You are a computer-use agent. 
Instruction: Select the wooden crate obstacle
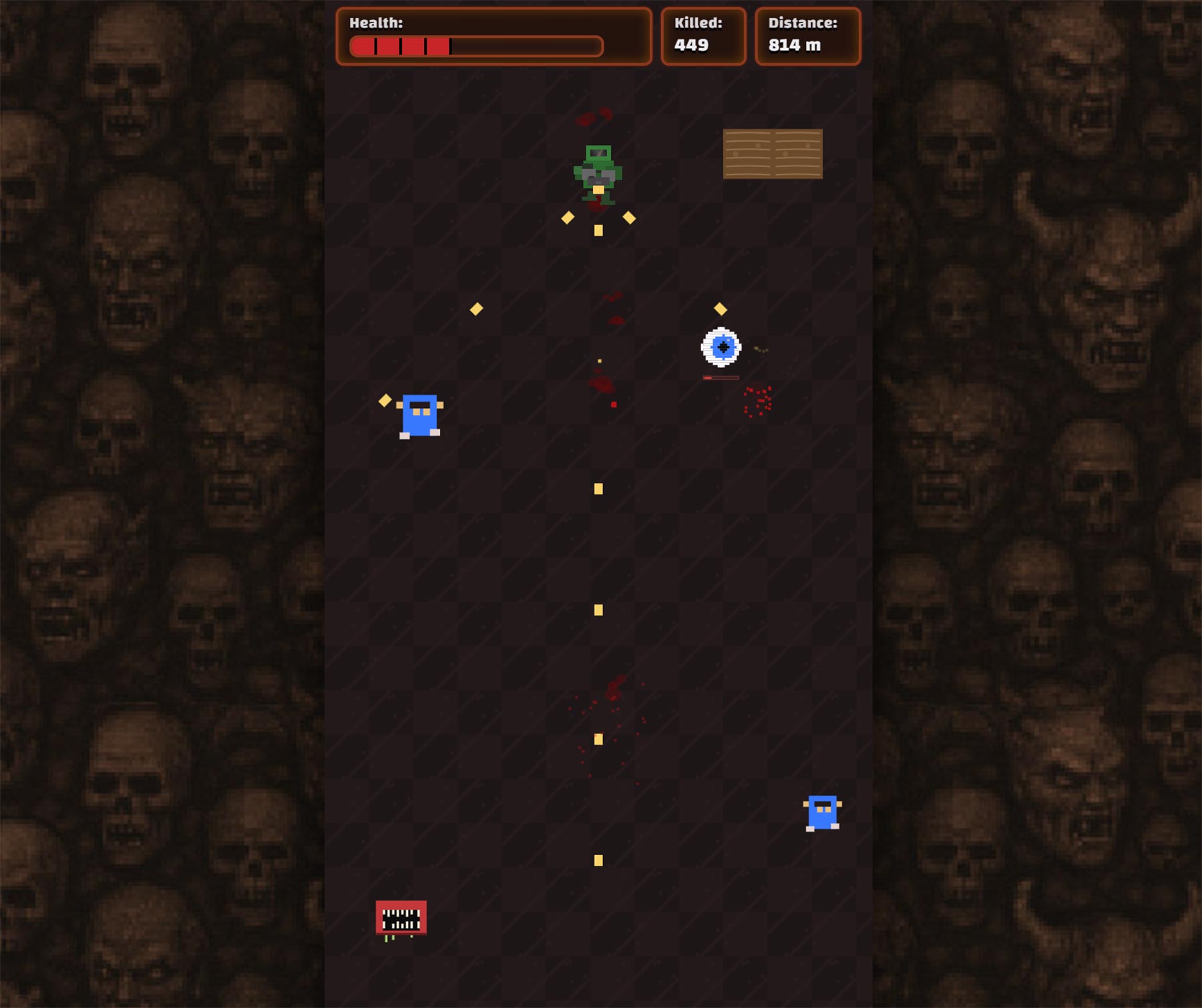coord(773,155)
